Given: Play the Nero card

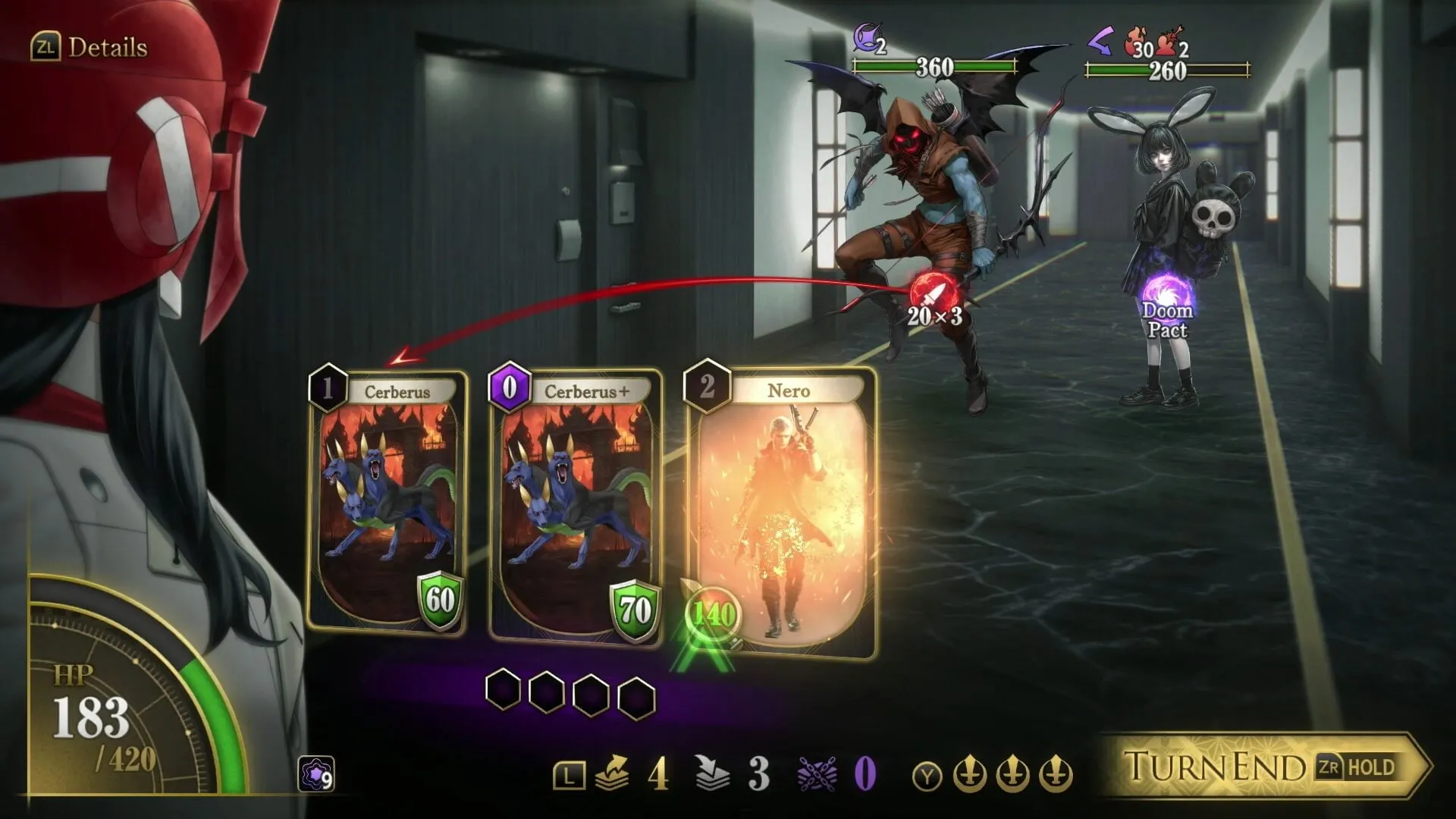Looking at the screenshot, I should (781, 512).
